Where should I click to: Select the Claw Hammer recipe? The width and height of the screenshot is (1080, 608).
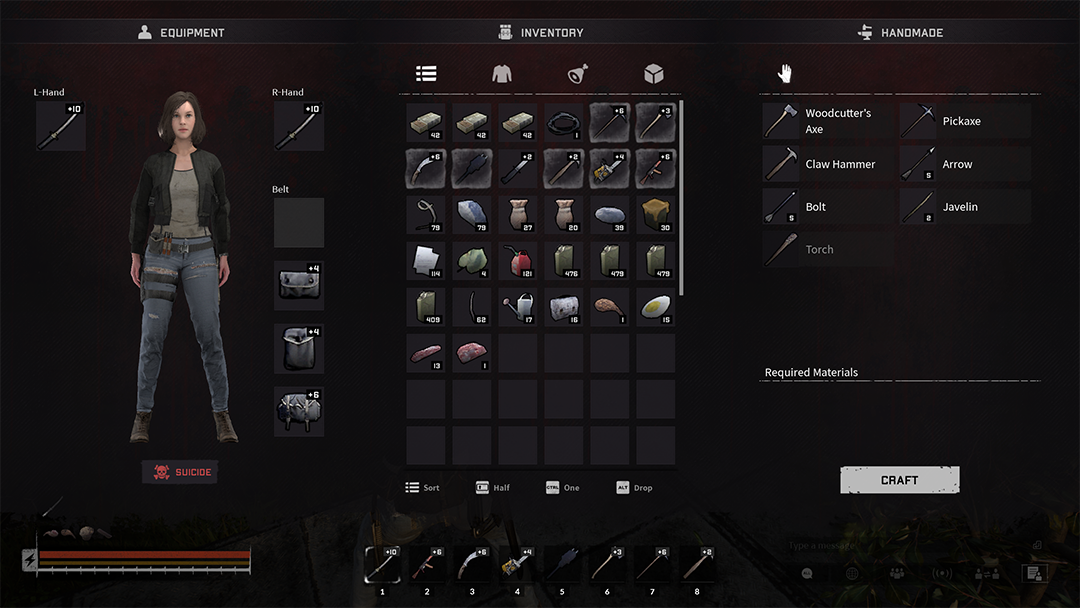[827, 164]
